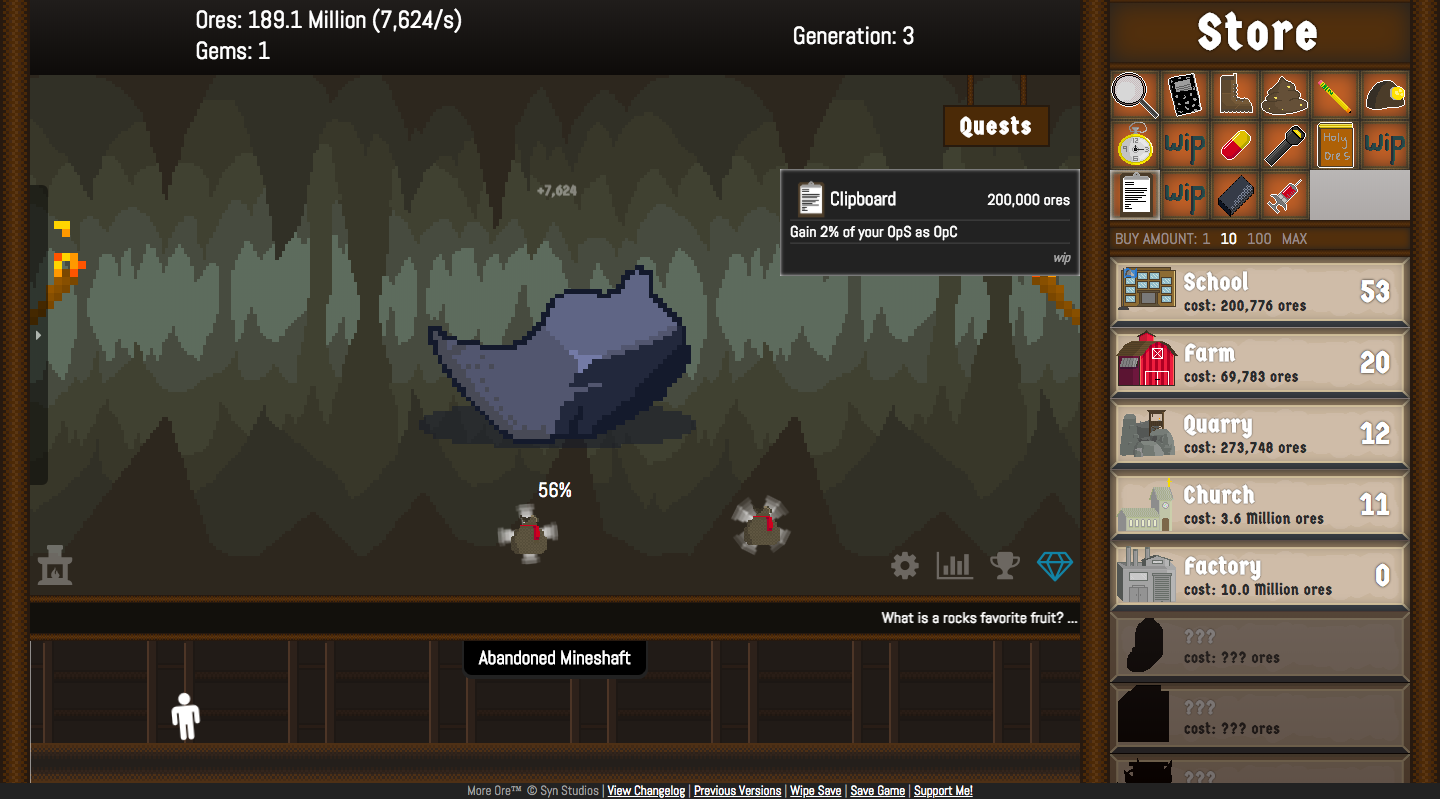The height and width of the screenshot is (799, 1440).
Task: Choose the Clipboard upgrade icon
Action: tap(1135, 195)
